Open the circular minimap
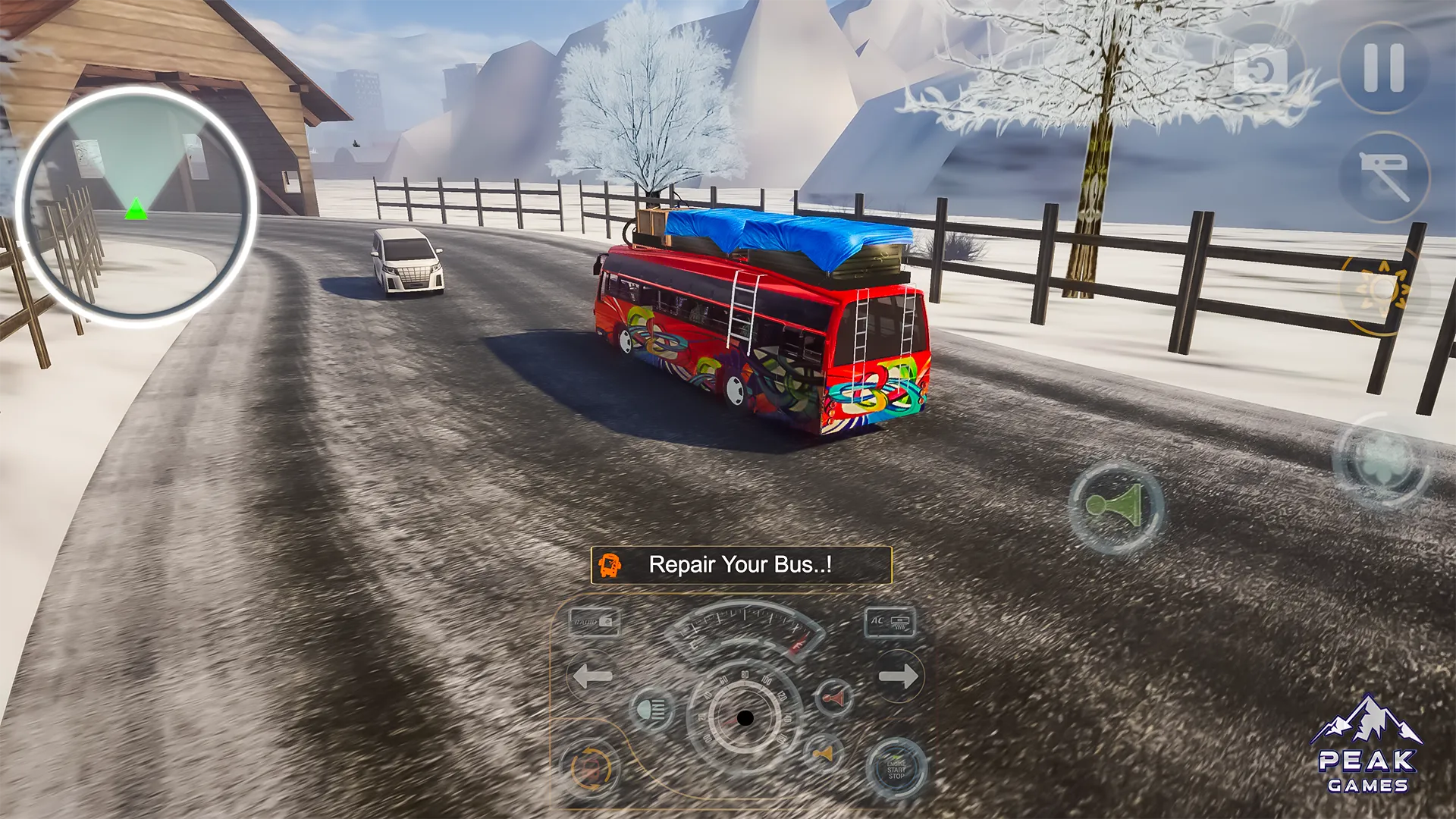The width and height of the screenshot is (1456, 819). pyautogui.click(x=136, y=206)
